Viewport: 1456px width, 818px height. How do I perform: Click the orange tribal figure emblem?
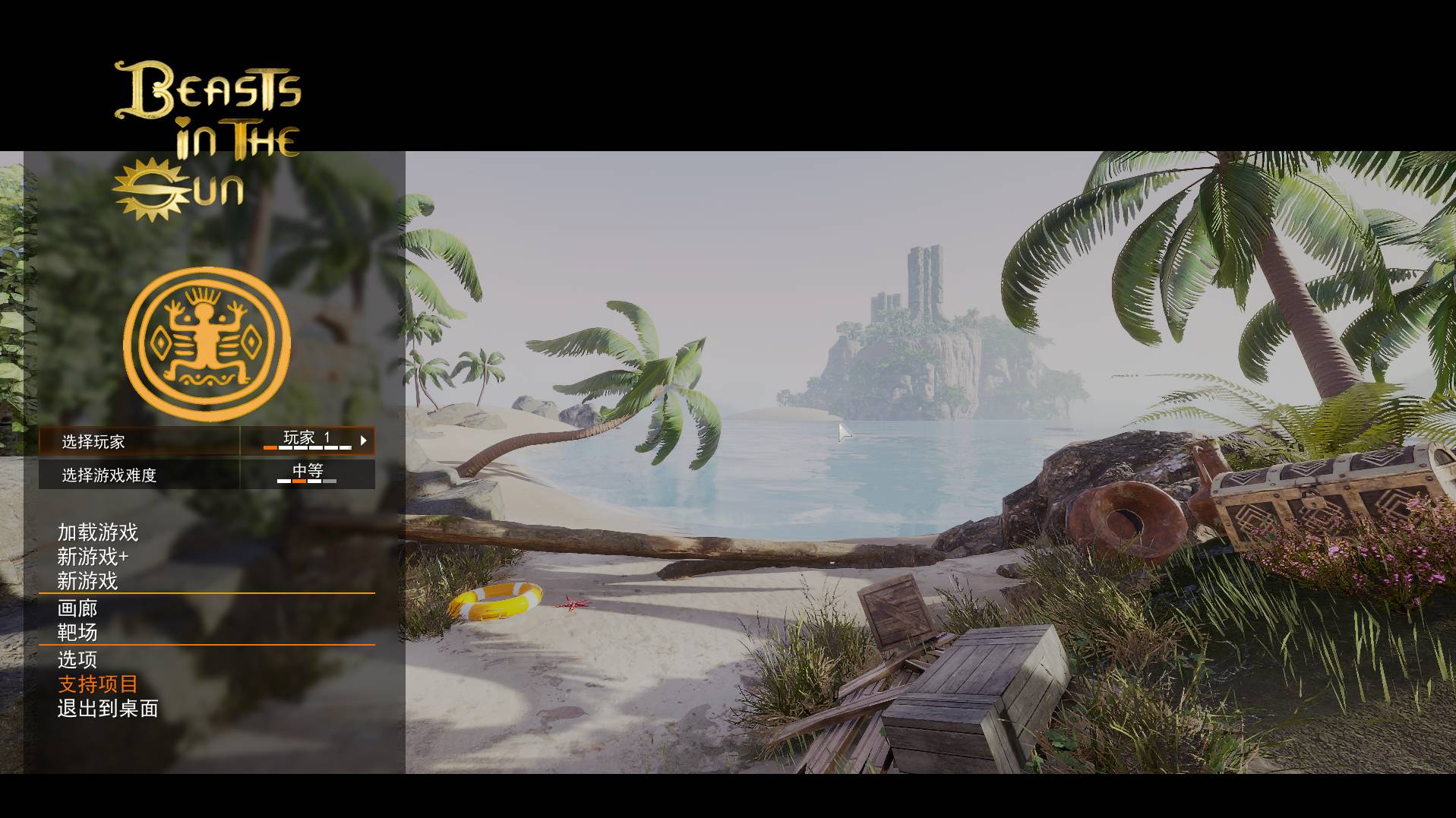click(x=207, y=344)
